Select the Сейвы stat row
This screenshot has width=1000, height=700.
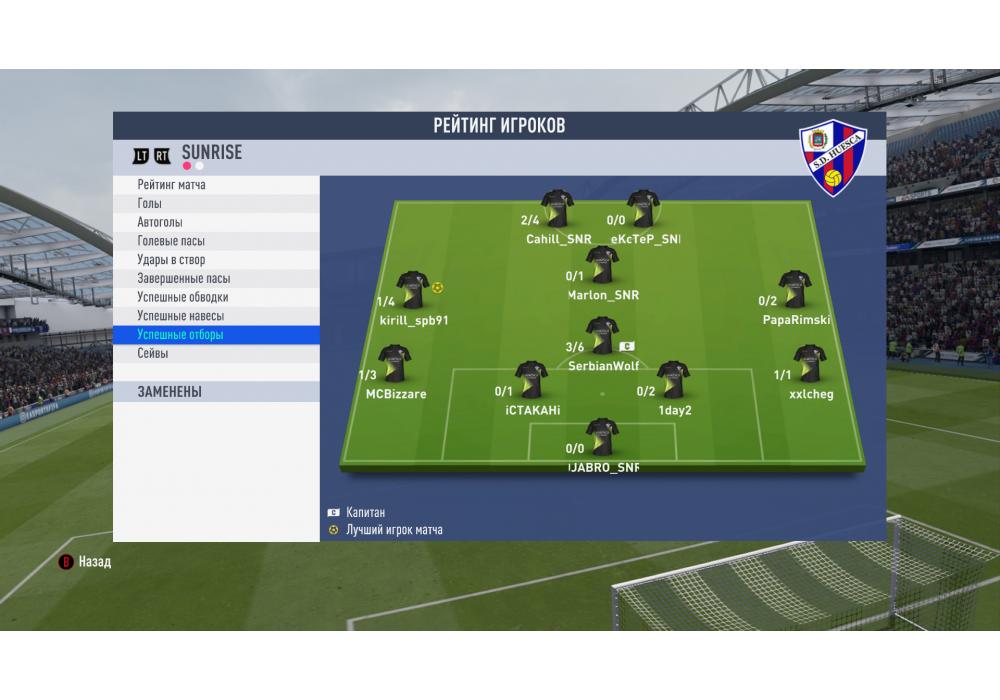pos(216,354)
